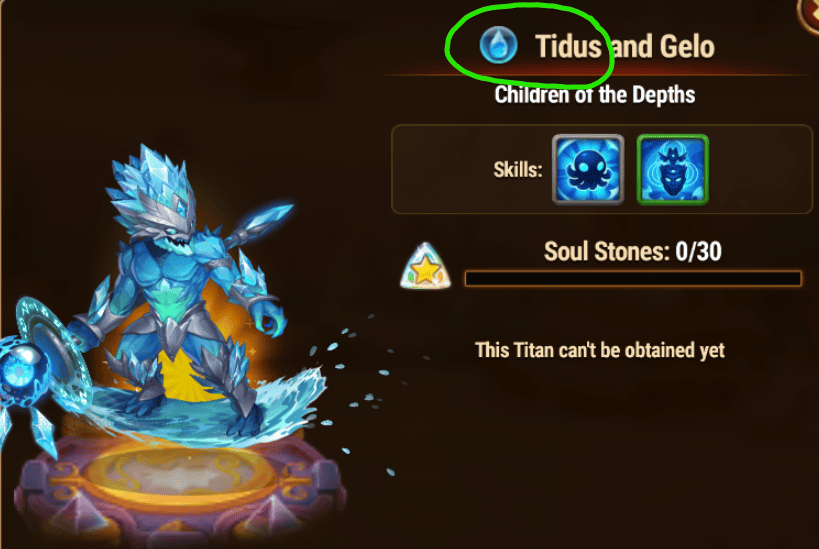Close the Tidus and Gelo window
Viewport: 819px width, 549px height.
pyautogui.click(x=810, y=8)
